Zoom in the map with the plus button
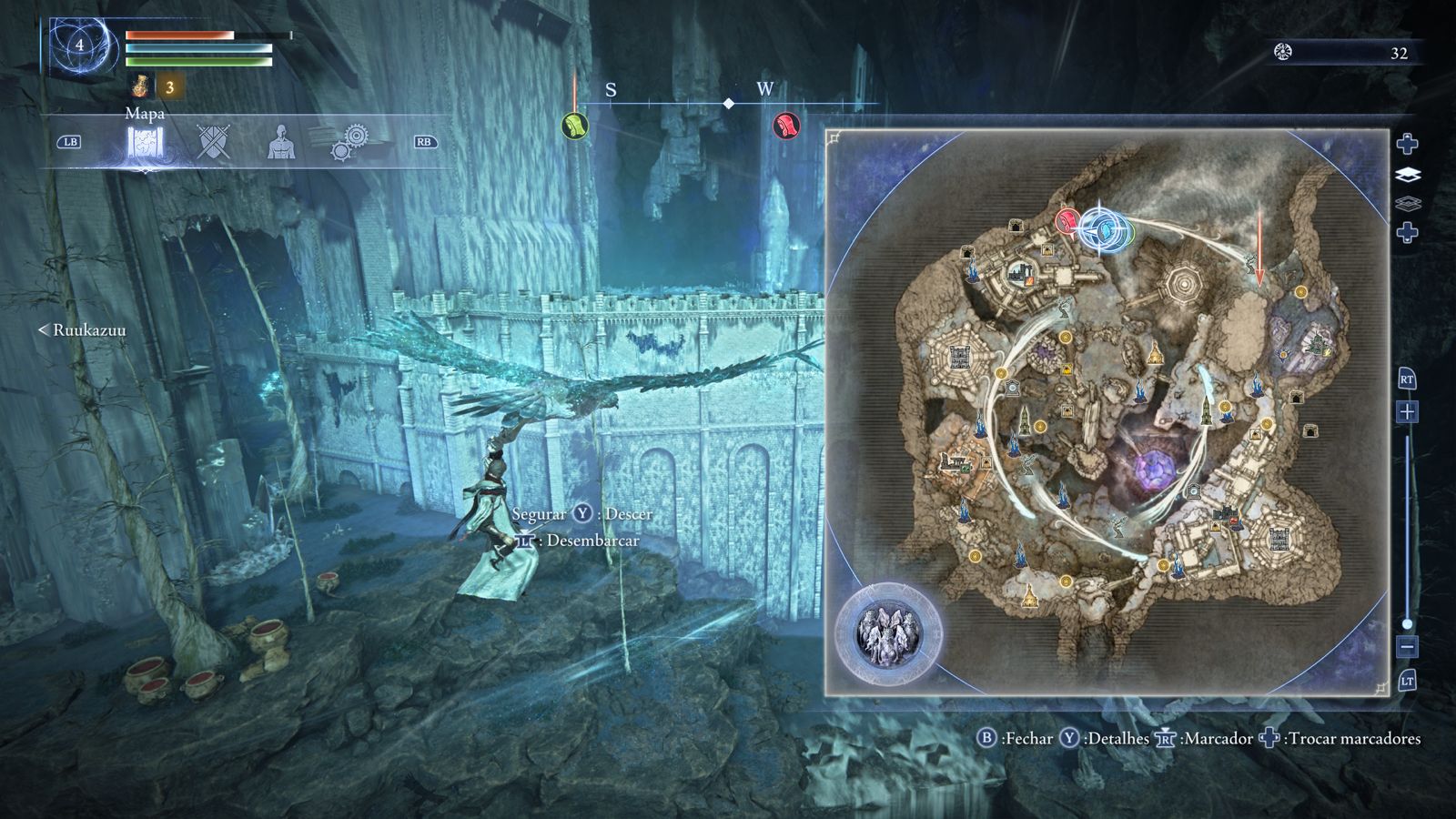 point(1407,412)
